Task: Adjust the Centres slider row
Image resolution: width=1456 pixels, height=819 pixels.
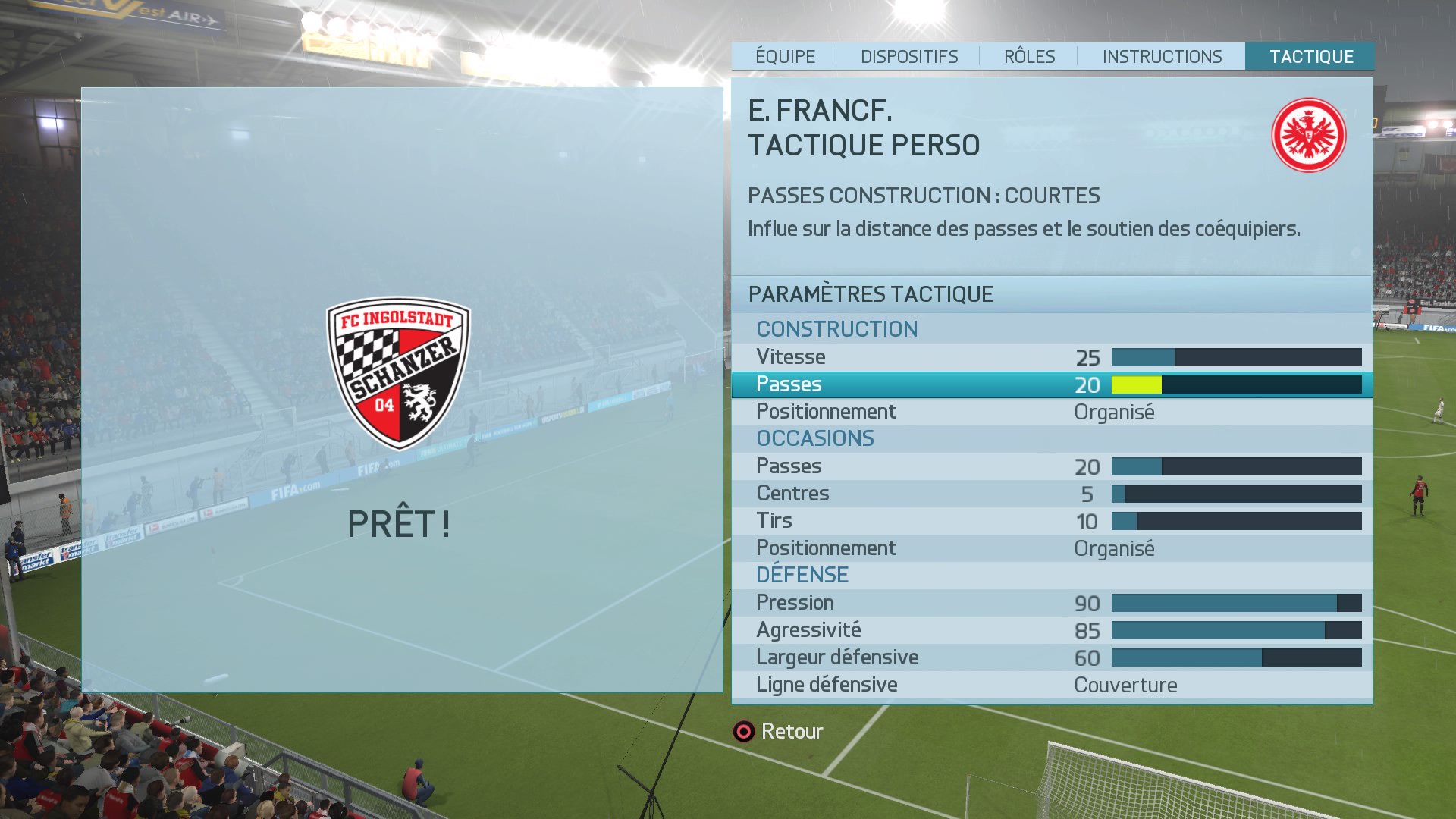Action: point(1052,494)
